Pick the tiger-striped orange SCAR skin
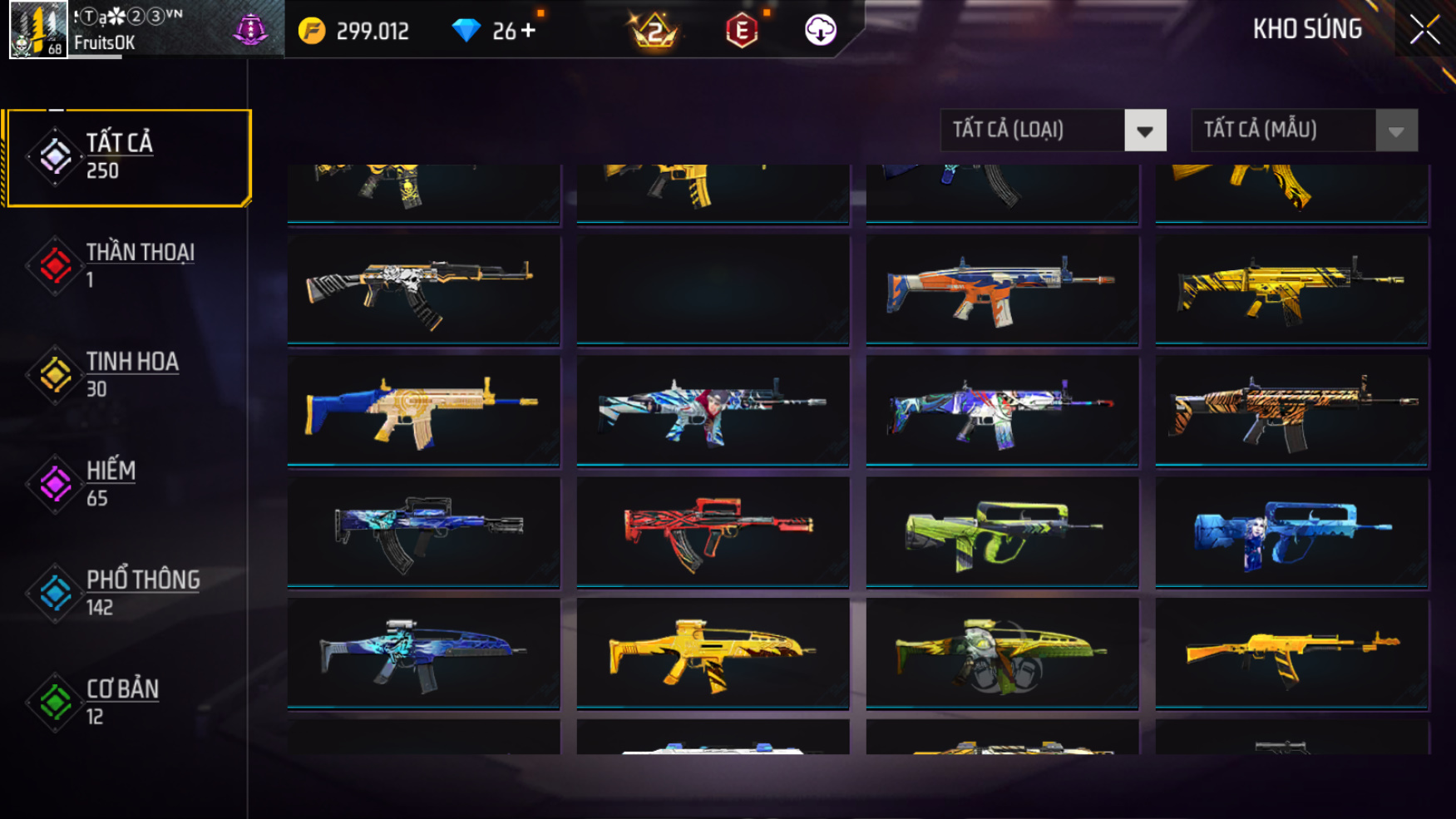This screenshot has height=819, width=1456. 1291,410
